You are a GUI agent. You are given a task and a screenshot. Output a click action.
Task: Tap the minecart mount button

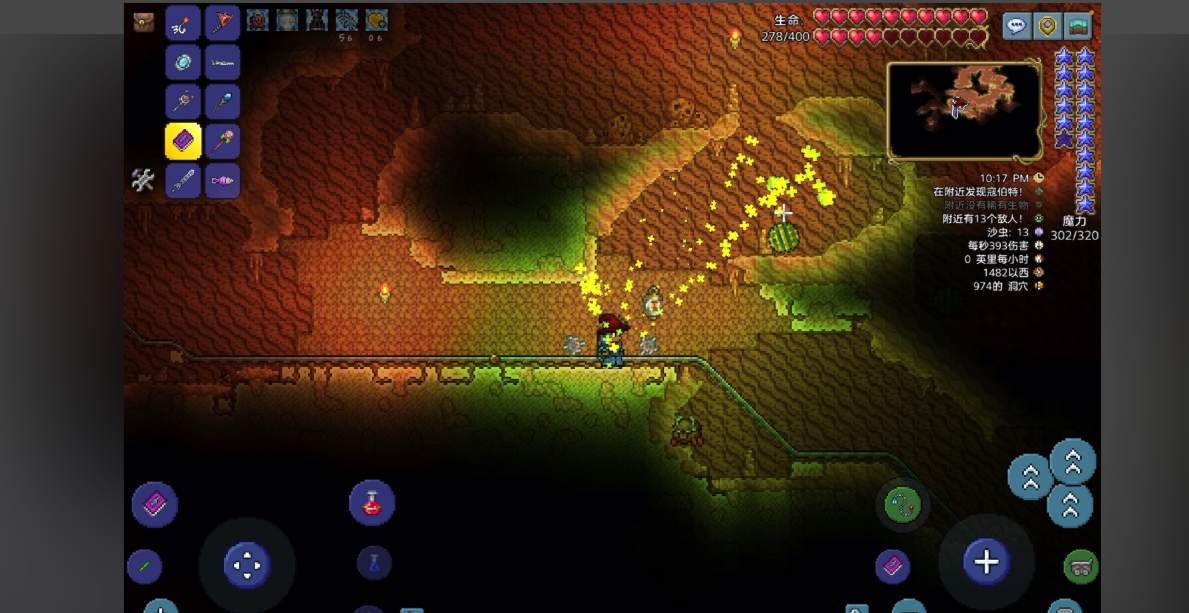1080,567
